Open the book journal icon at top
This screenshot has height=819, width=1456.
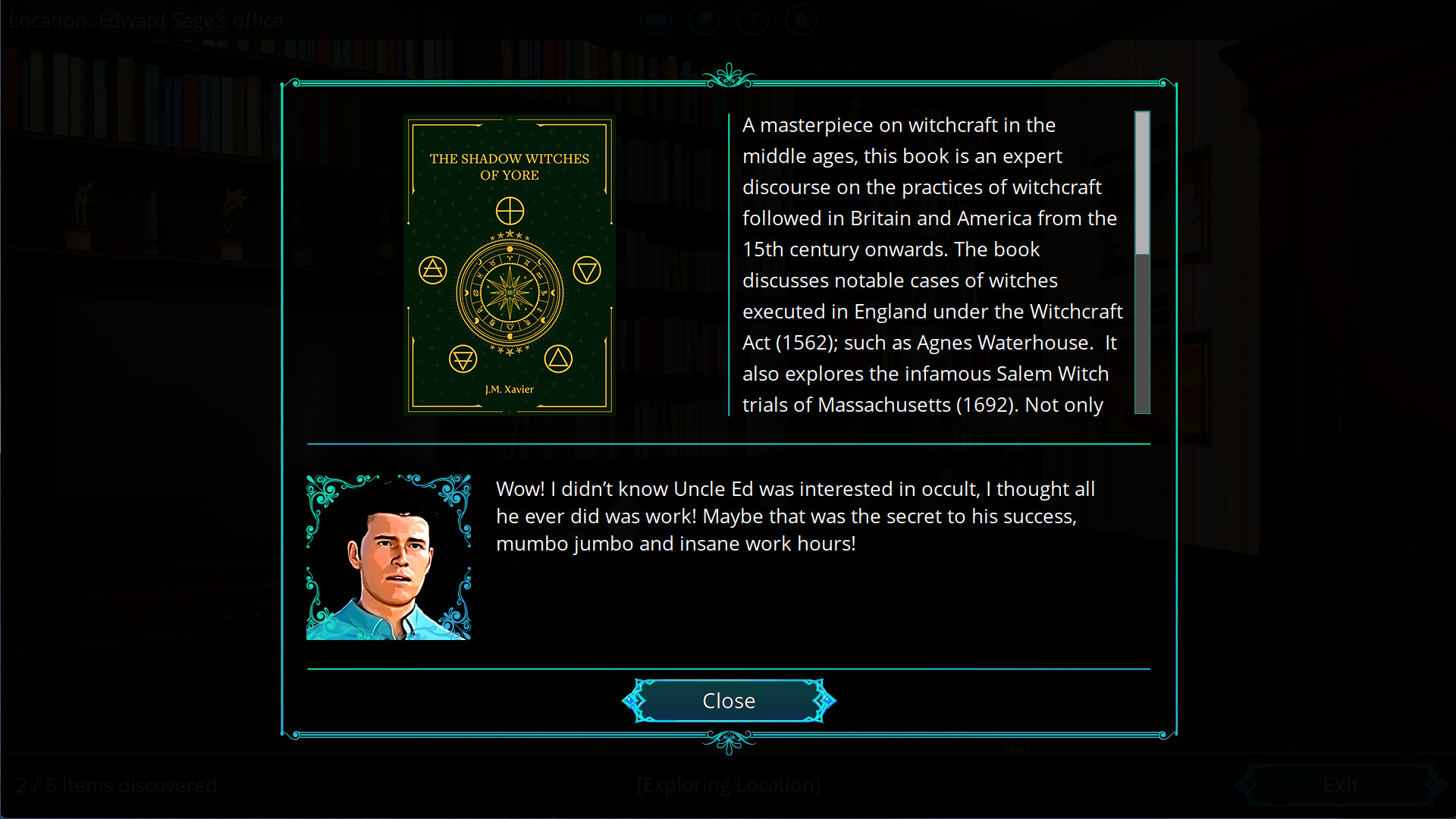[656, 20]
